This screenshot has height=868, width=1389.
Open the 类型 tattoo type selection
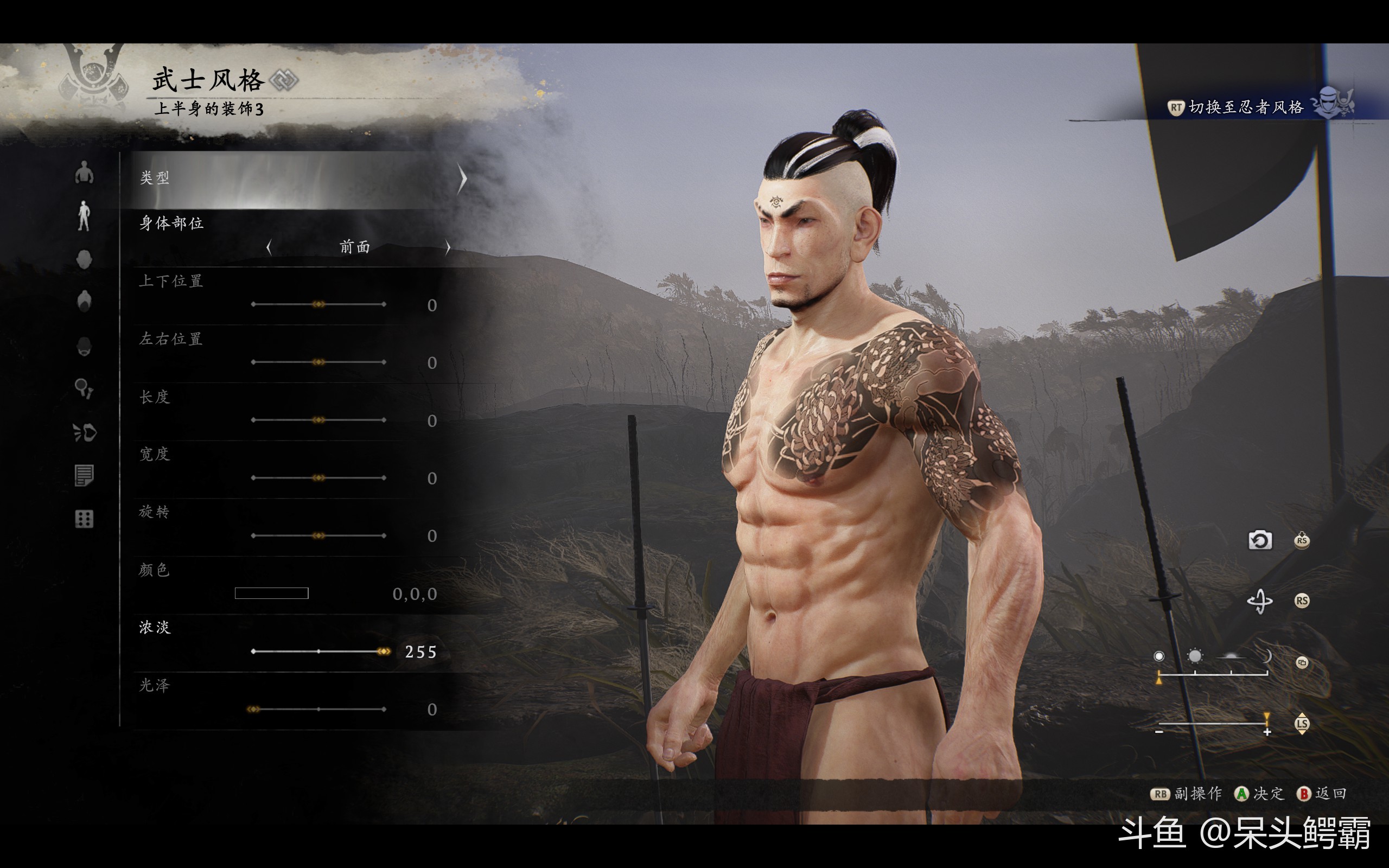[298, 179]
